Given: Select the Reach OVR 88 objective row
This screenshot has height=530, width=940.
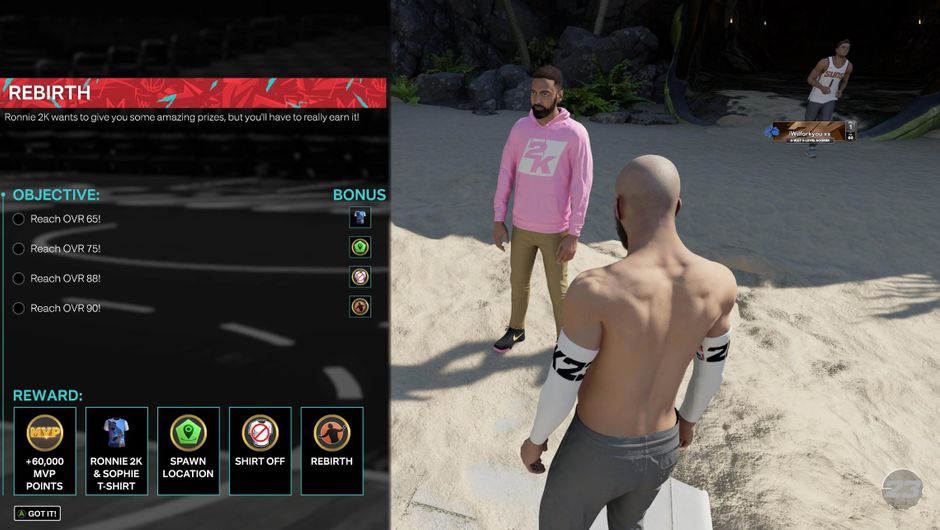Looking at the screenshot, I should point(65,278).
